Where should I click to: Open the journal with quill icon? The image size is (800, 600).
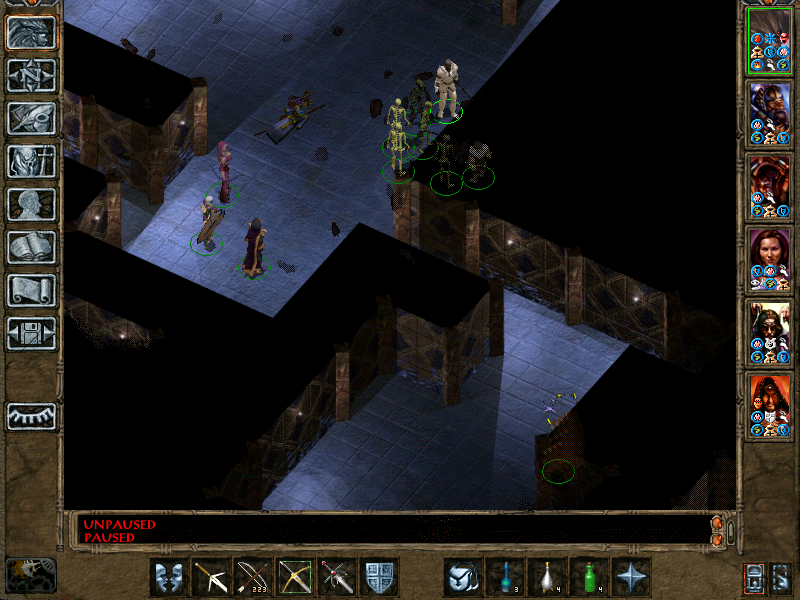pos(31,118)
